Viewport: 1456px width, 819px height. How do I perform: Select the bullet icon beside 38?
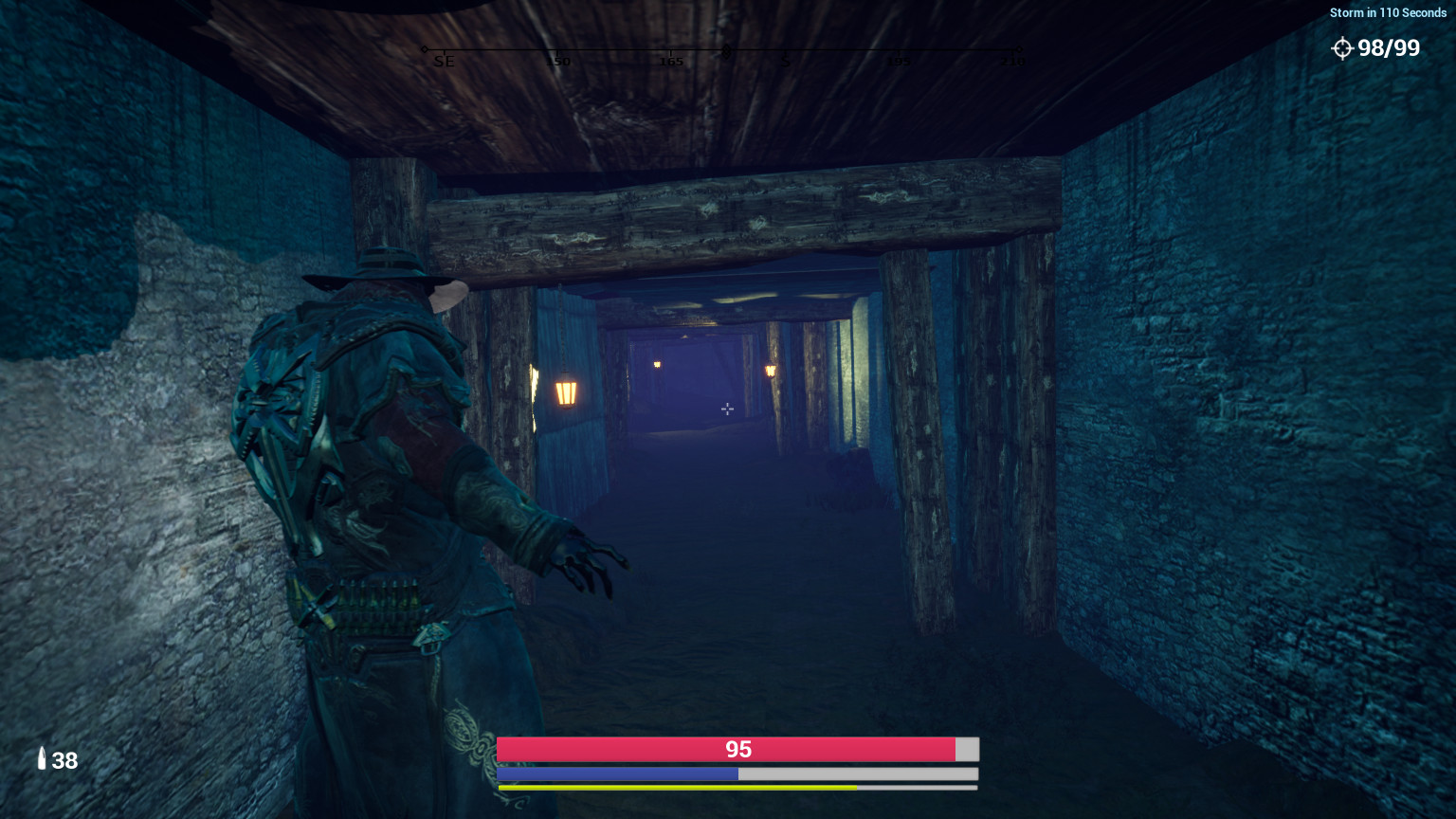click(41, 759)
